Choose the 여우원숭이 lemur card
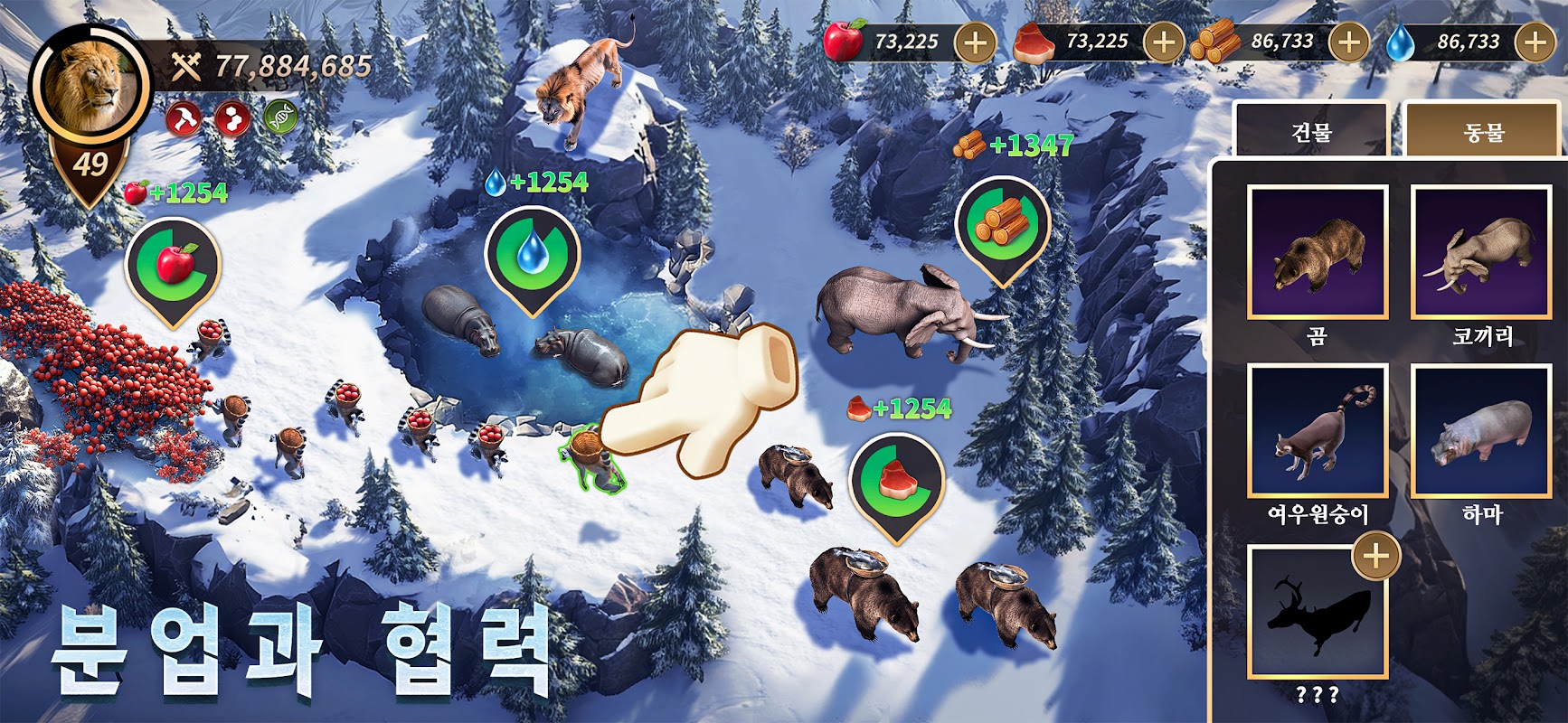Screen dimensions: 1568x723 [x=1318, y=431]
